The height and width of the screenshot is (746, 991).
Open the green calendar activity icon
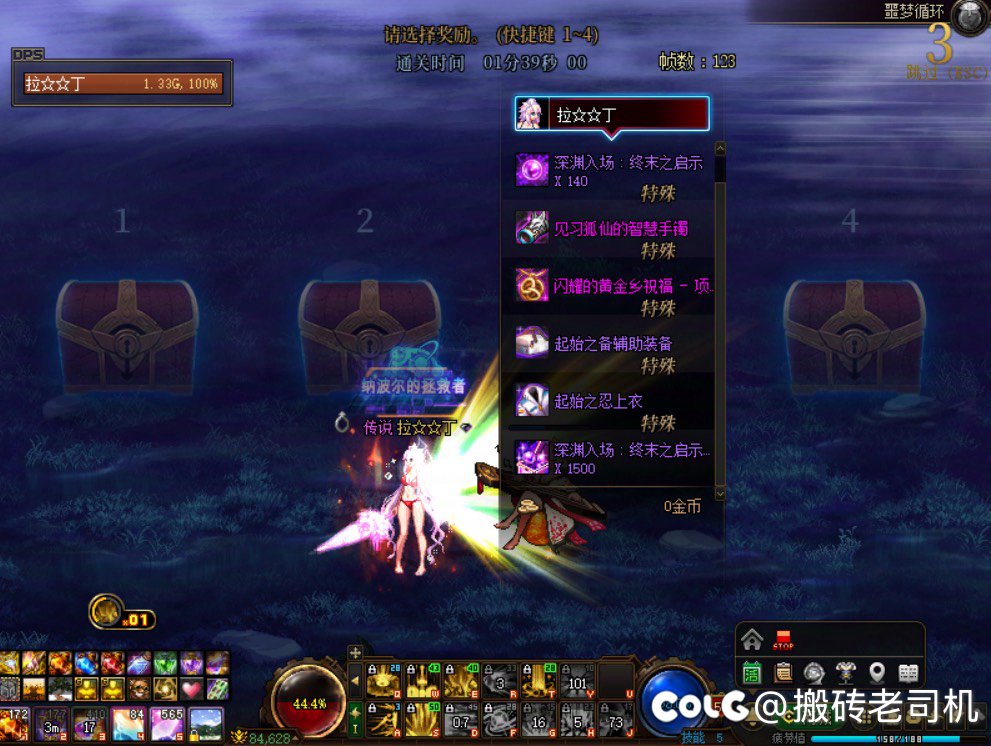pos(752,673)
